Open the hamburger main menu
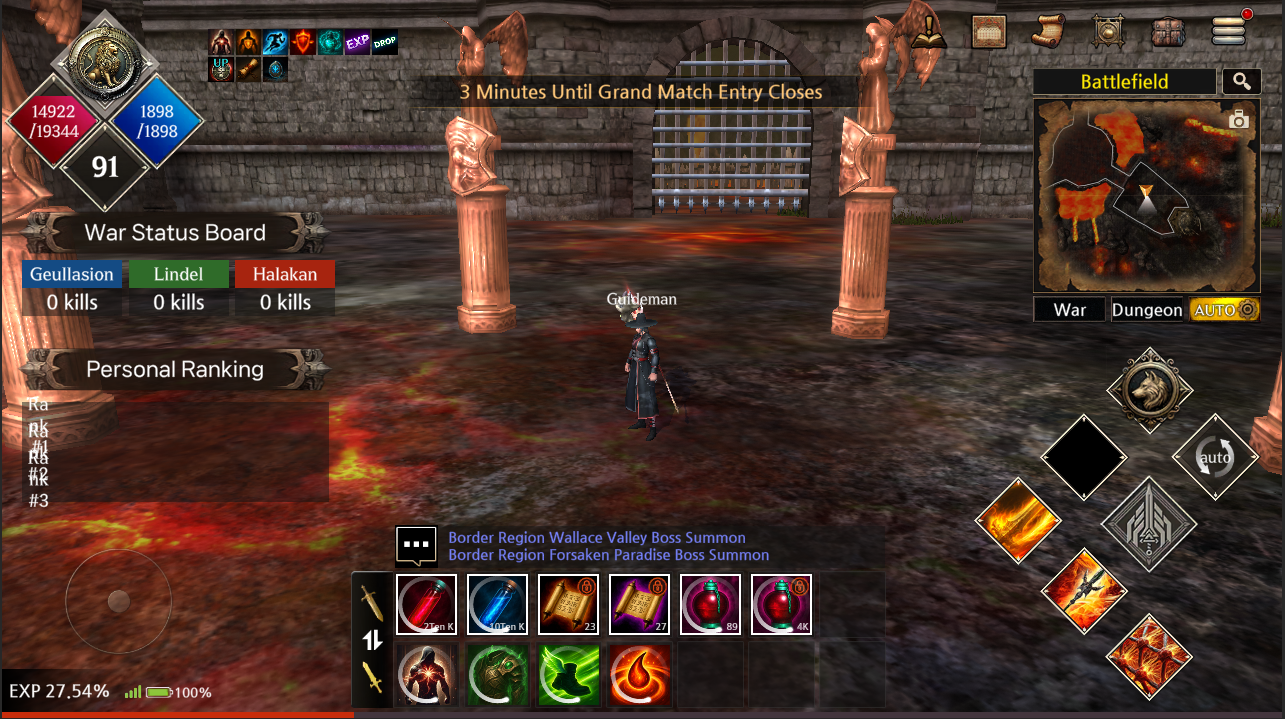Screen dimensions: 1285x719 coord(1227,31)
